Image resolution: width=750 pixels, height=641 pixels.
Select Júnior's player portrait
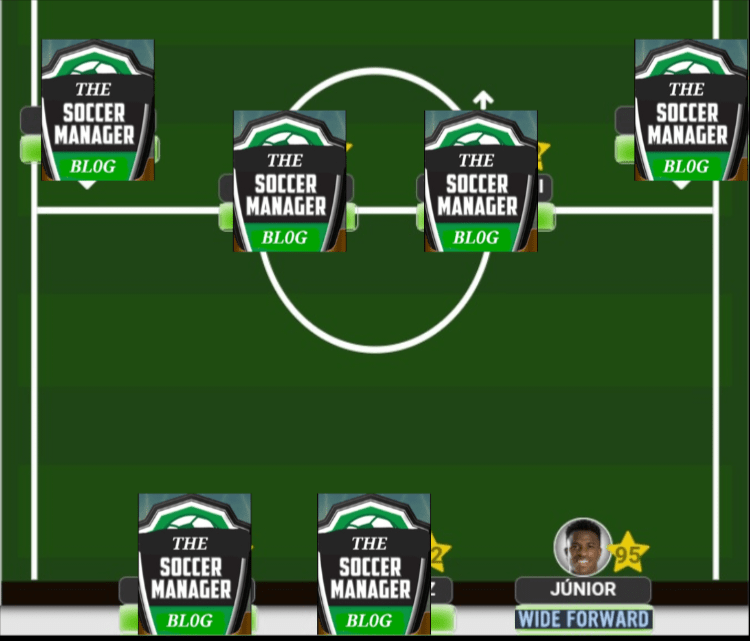582,546
